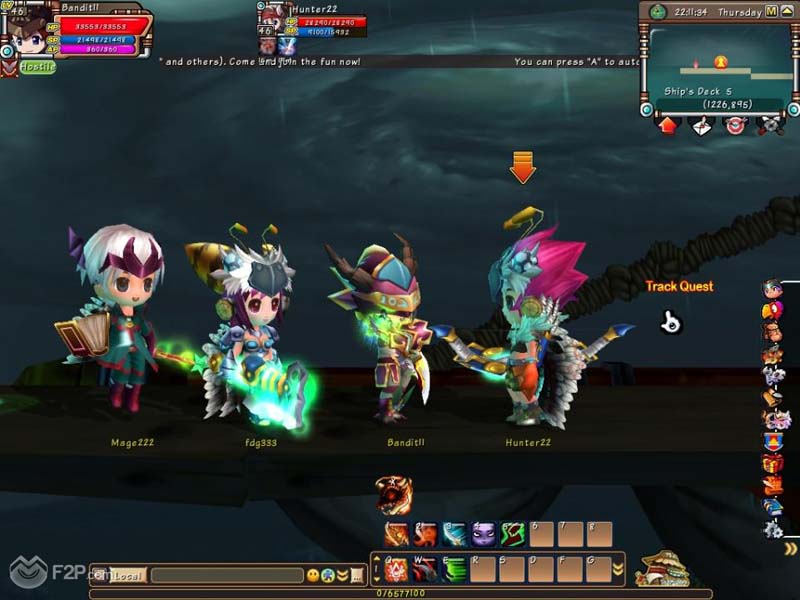The height and width of the screenshot is (600, 800).
Task: Click the minimap showing Ship's Deck 5
Action: pyautogui.click(x=720, y=68)
